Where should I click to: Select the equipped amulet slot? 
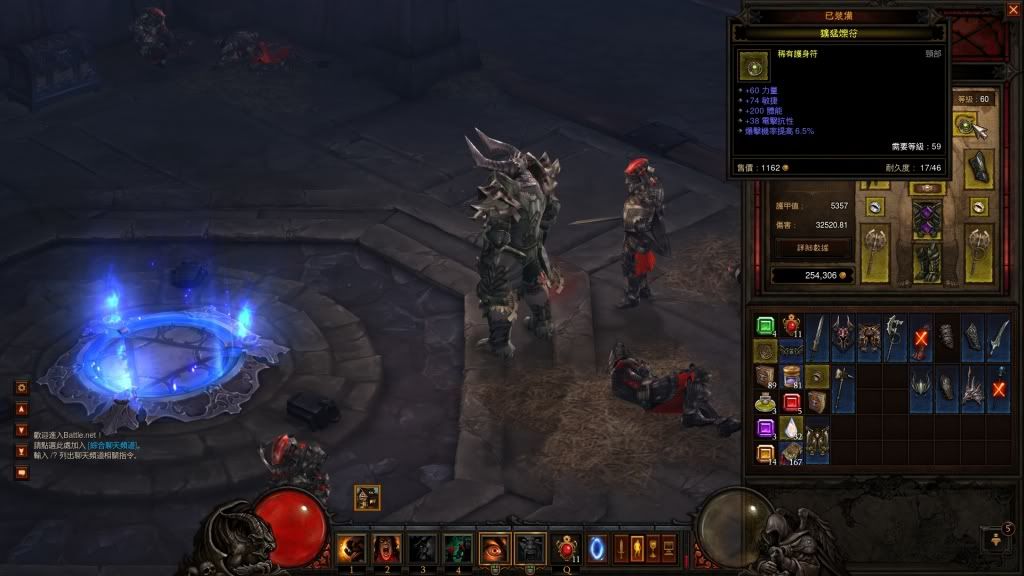click(965, 125)
